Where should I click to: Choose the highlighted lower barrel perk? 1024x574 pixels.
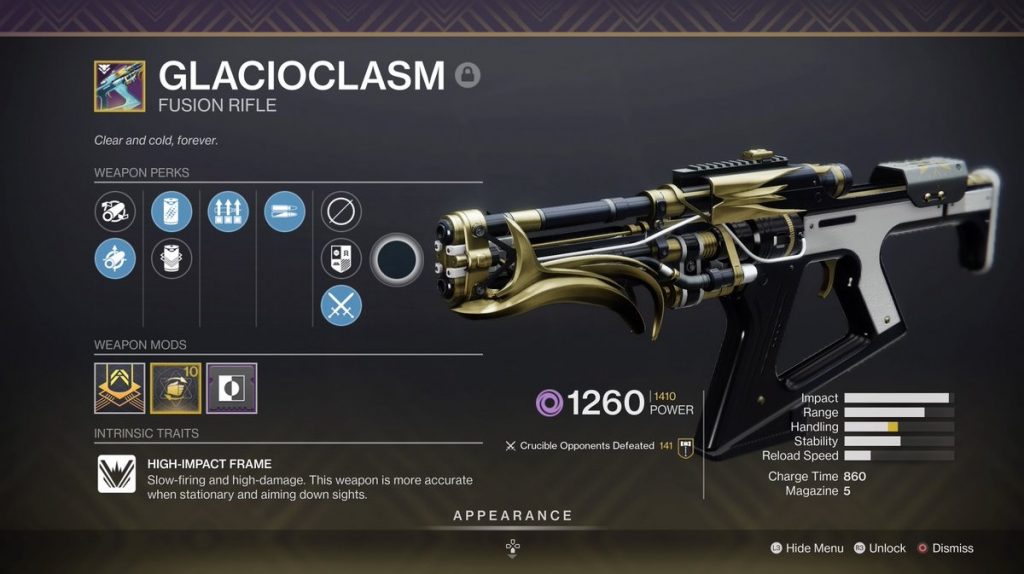coord(115,259)
